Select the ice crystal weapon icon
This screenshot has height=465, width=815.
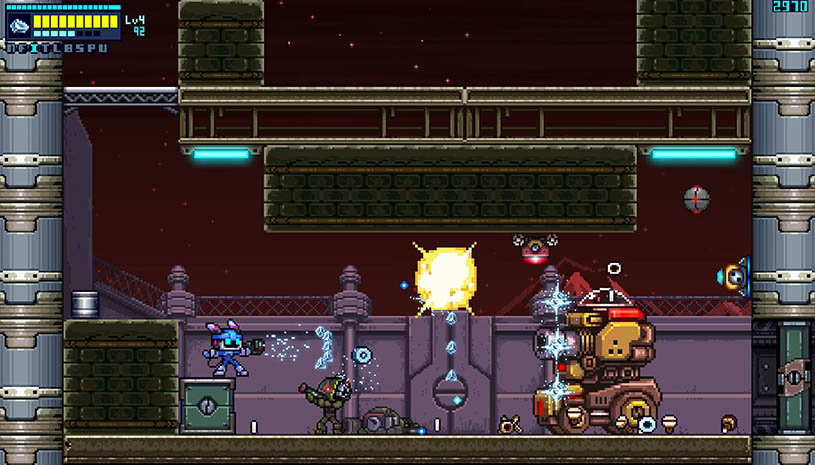(x=21, y=25)
